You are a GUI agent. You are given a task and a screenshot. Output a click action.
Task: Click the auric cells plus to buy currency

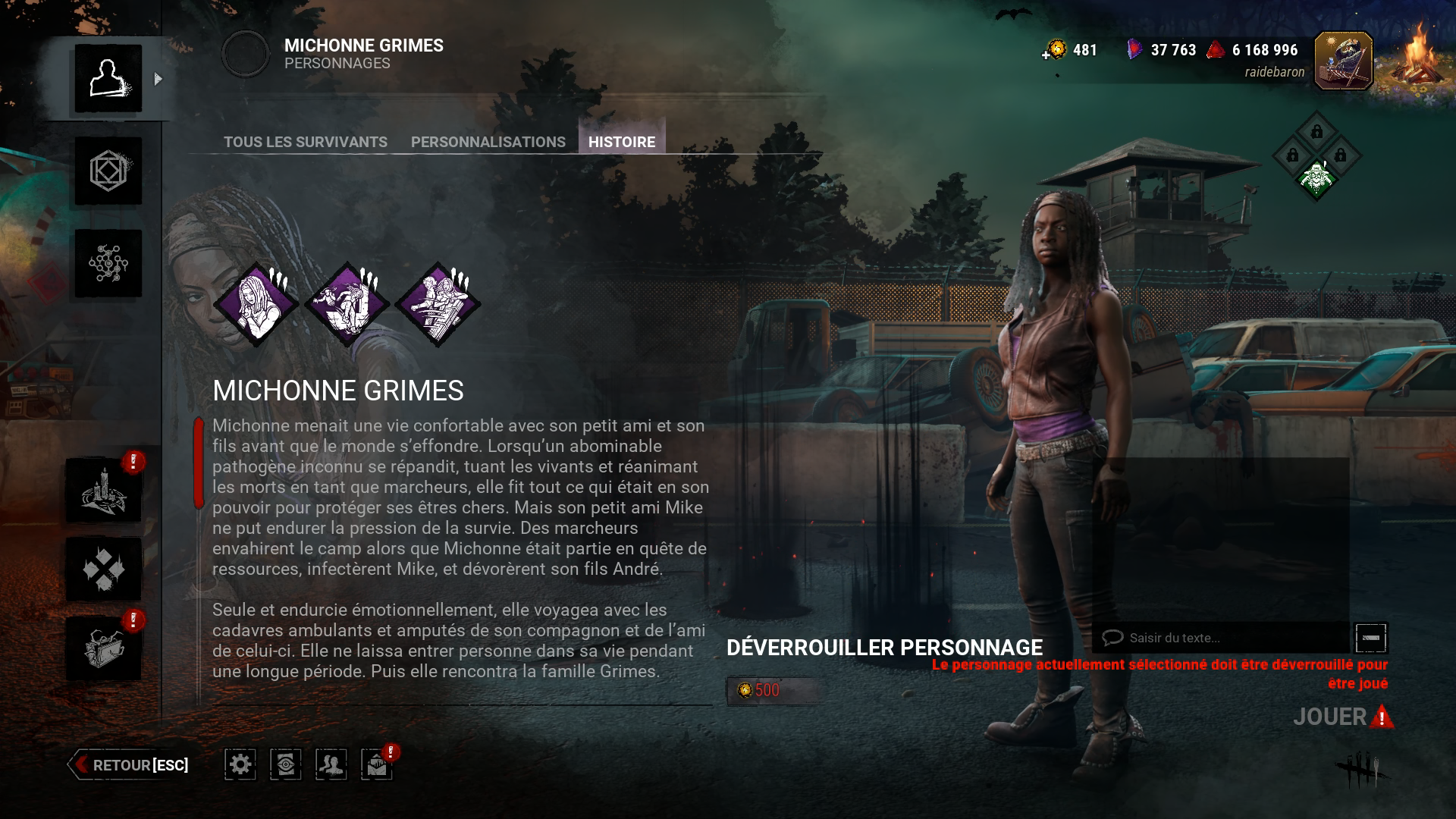click(x=1047, y=52)
